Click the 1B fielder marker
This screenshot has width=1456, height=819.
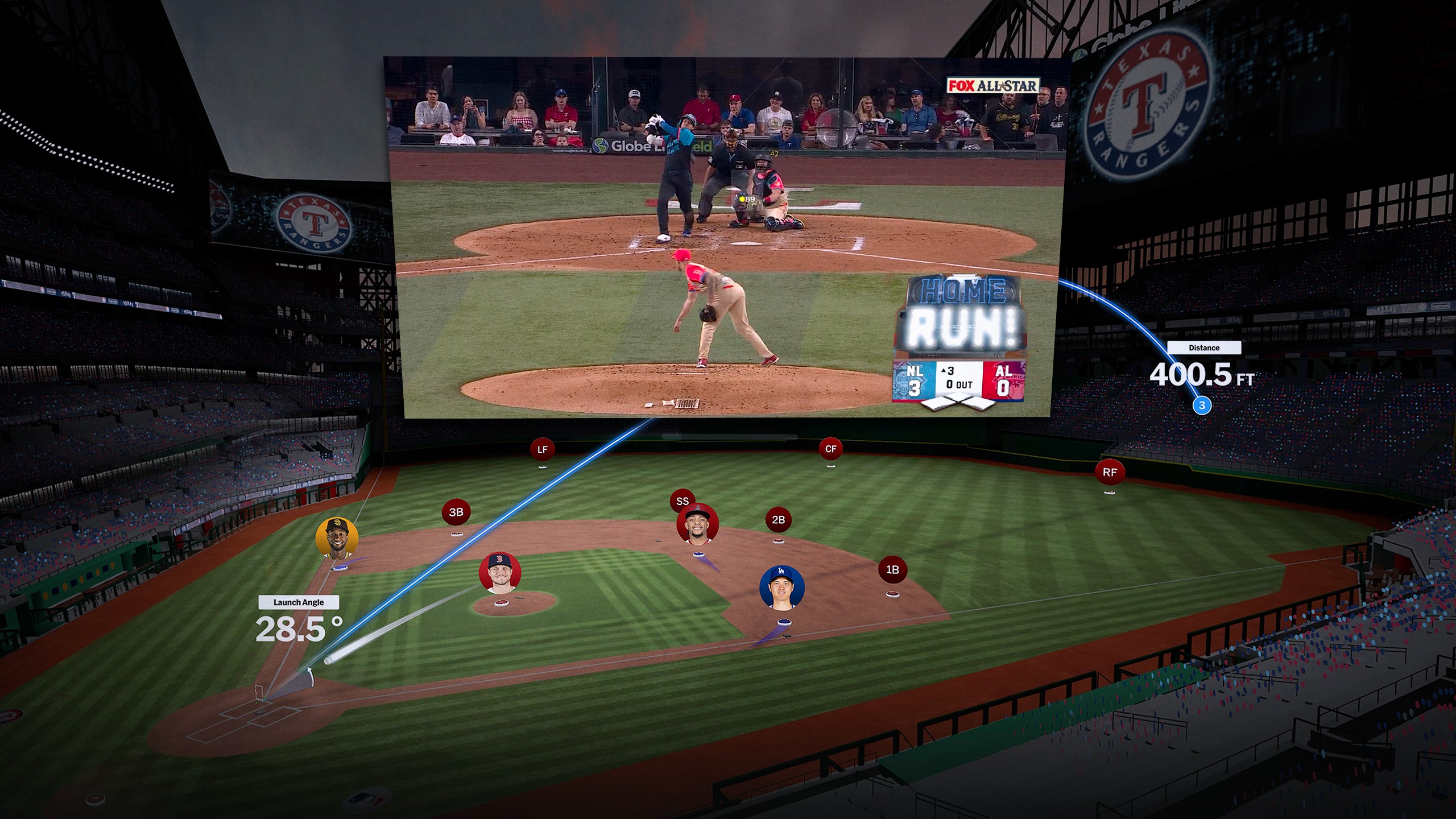point(892,569)
